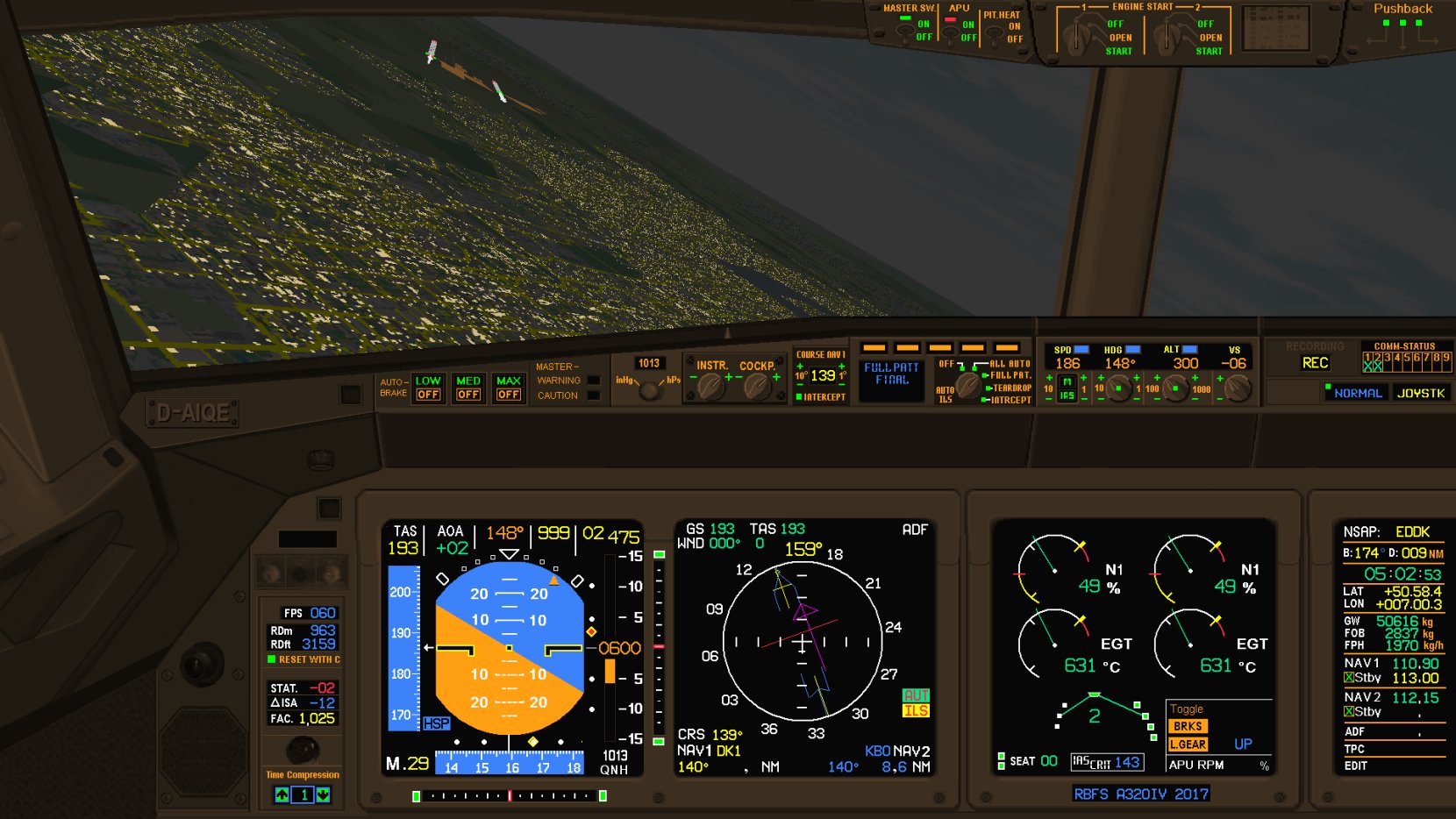Open the EDIT entry on the nav panel
The image size is (1456, 819).
pos(1356,766)
